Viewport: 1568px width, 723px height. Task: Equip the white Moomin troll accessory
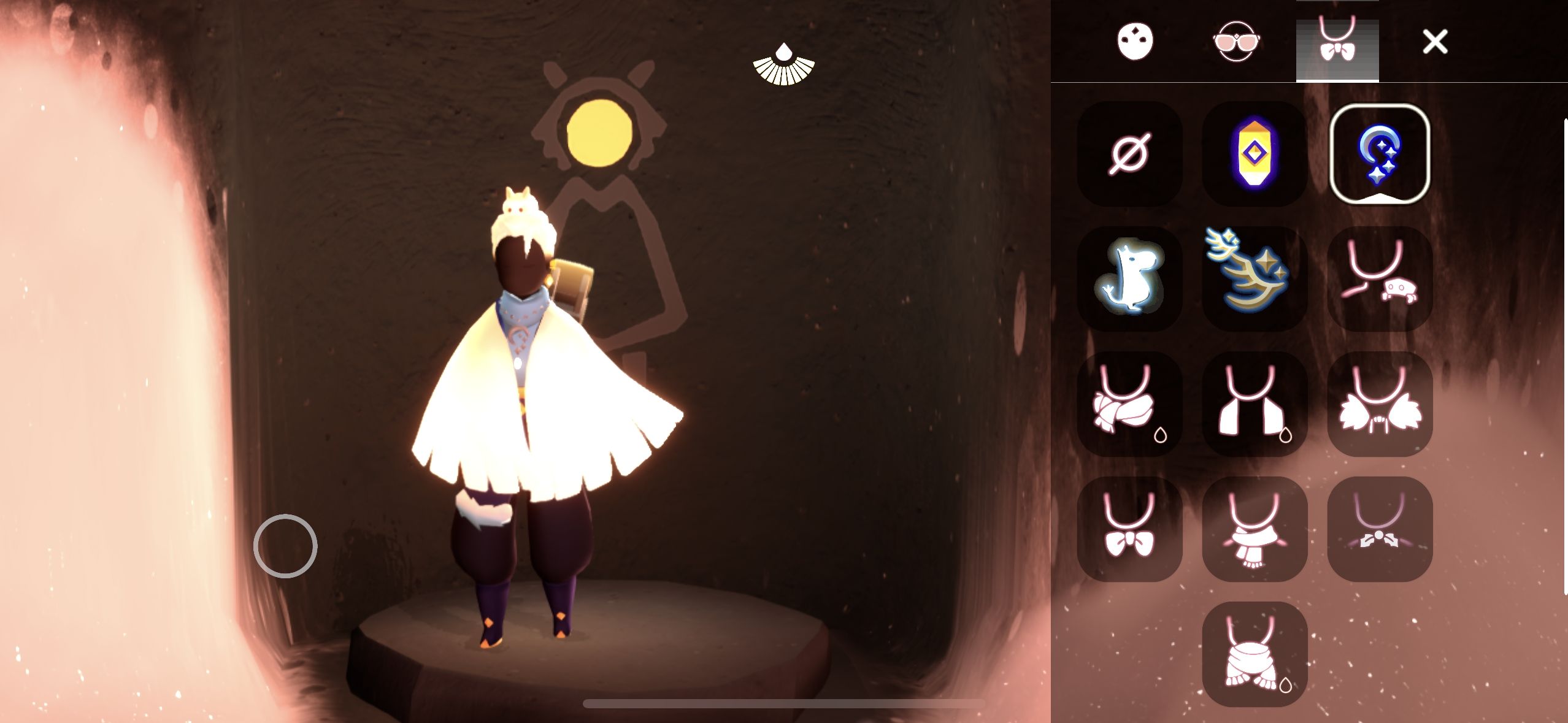coord(1129,279)
